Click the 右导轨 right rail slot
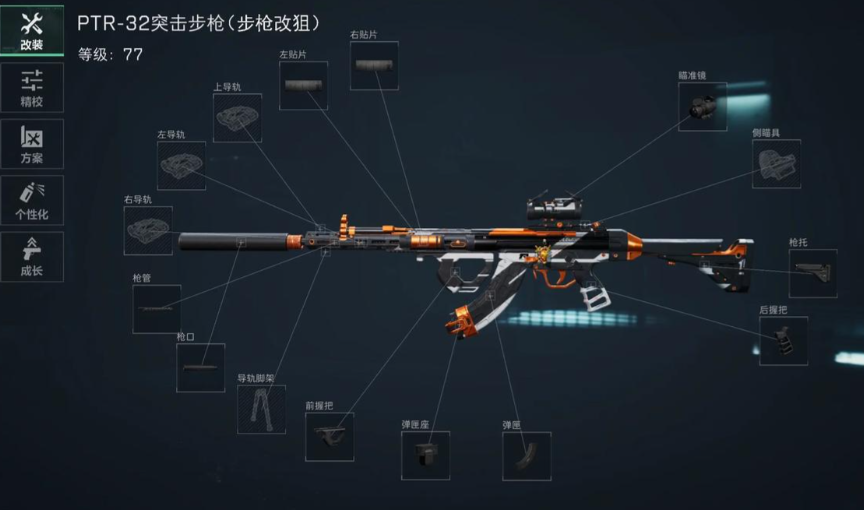Image resolution: width=864 pixels, height=510 pixels. coord(148,231)
